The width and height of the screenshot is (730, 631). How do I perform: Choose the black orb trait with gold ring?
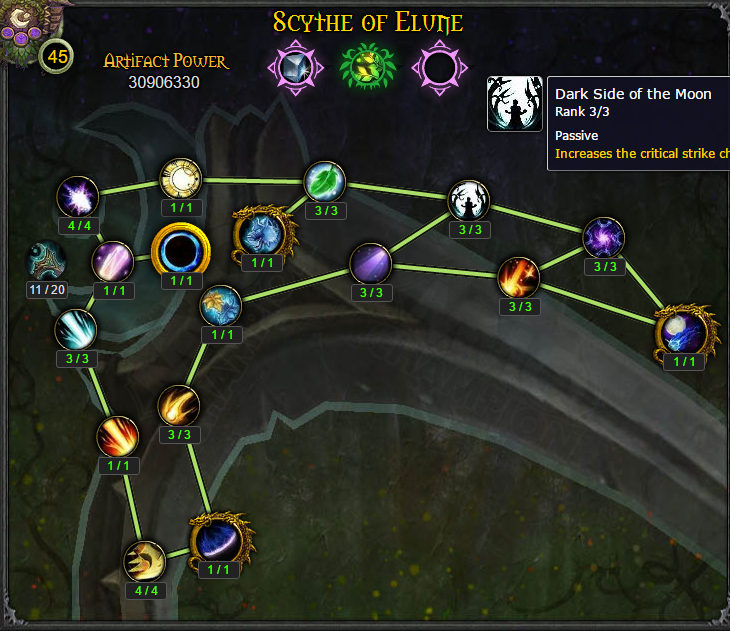point(180,251)
